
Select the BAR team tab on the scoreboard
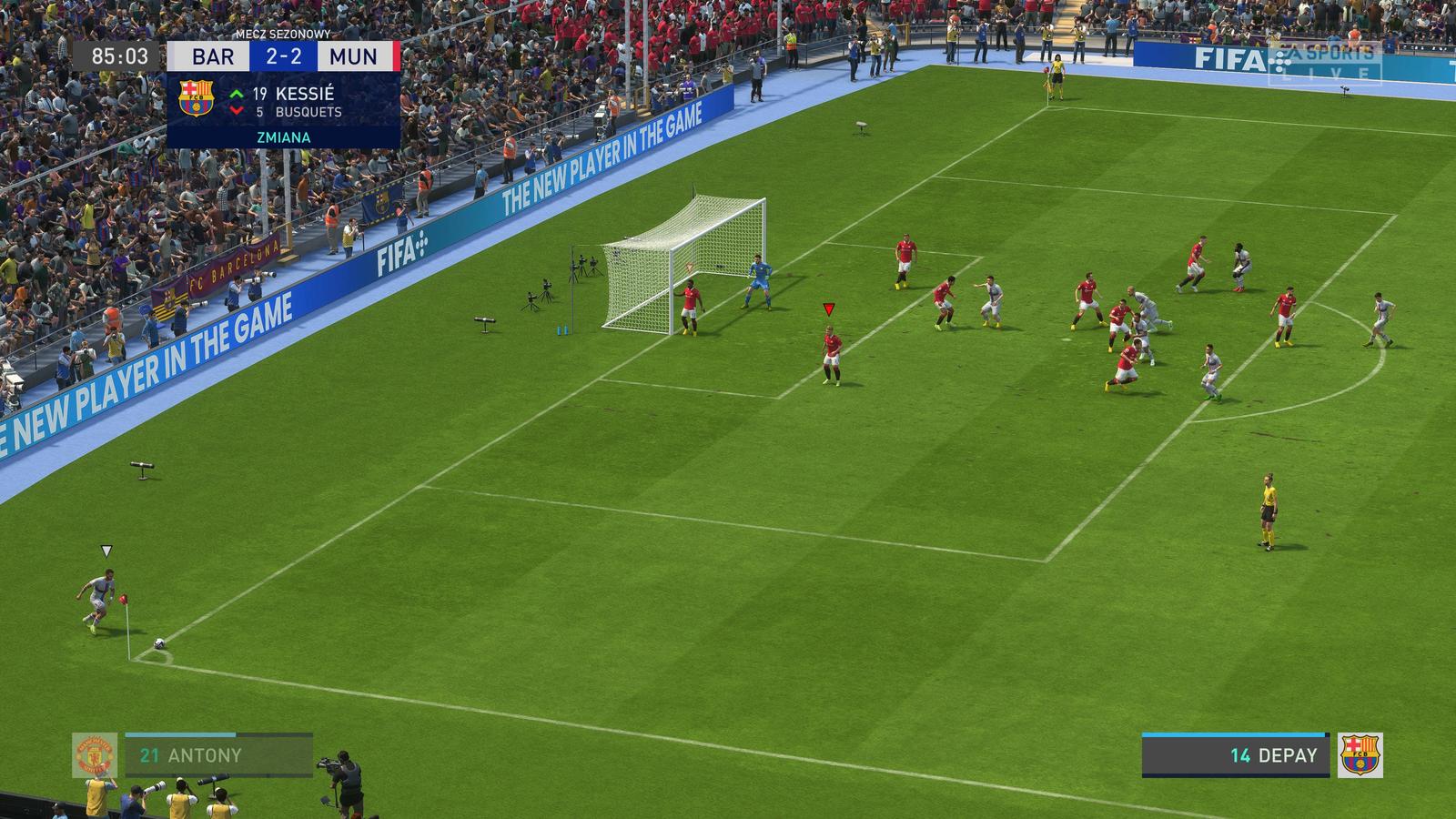[212, 56]
